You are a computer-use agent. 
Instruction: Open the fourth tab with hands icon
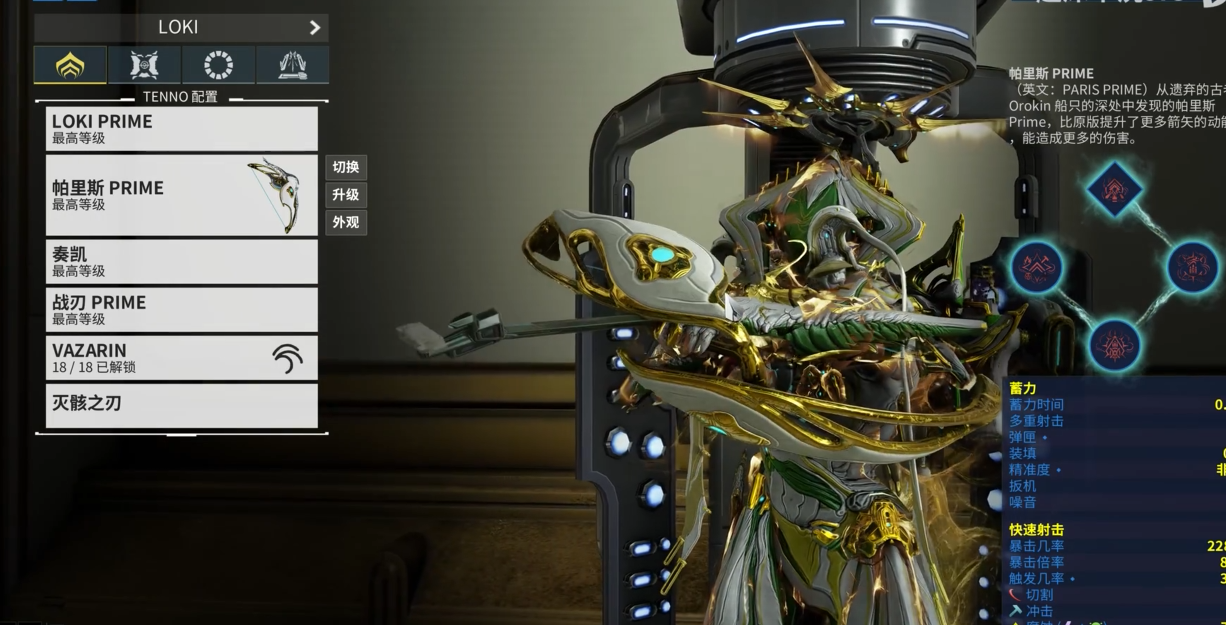(292, 65)
